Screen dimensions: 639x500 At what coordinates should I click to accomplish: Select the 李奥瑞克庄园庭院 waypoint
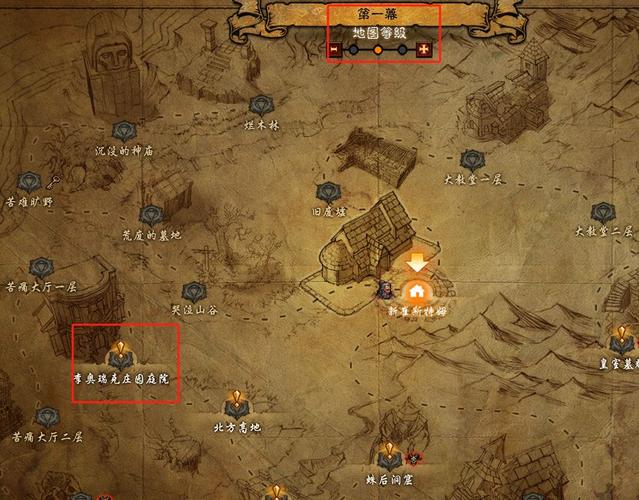(x=121, y=354)
